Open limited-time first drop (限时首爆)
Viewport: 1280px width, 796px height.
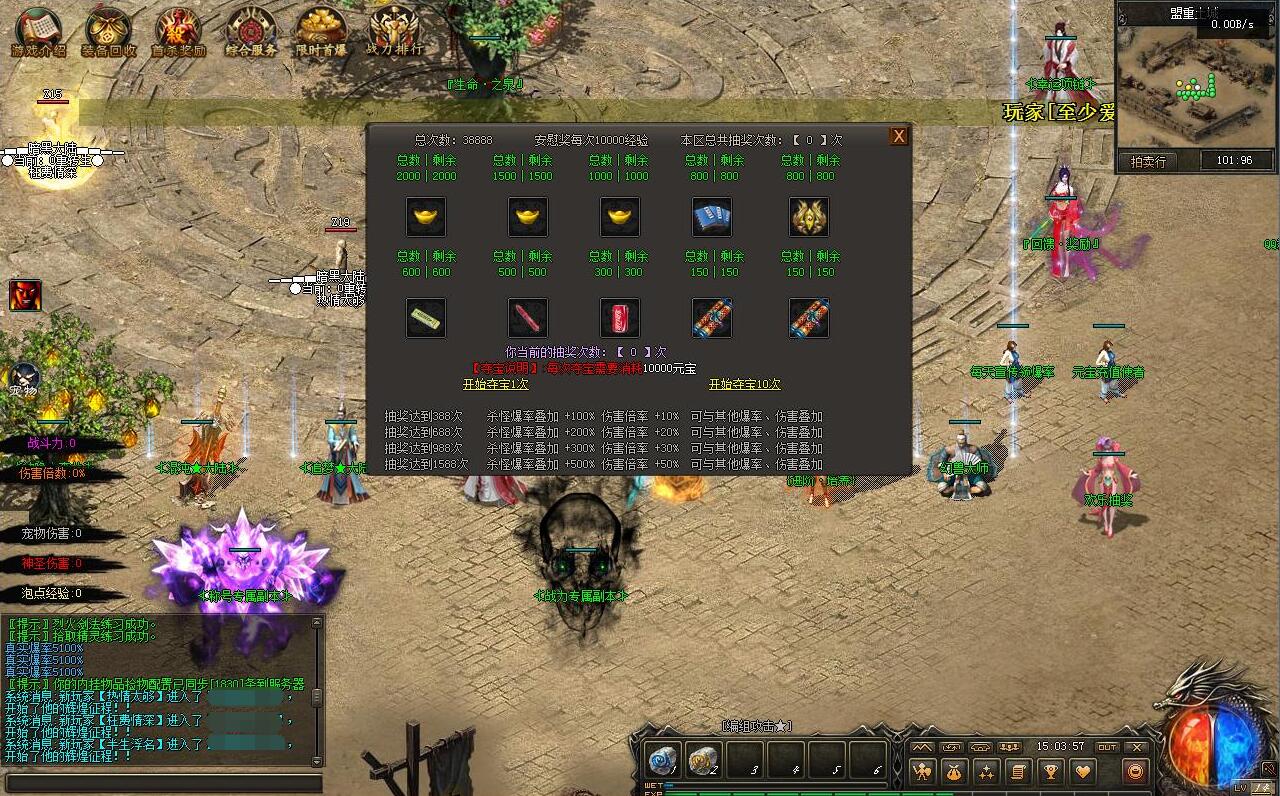point(321,31)
